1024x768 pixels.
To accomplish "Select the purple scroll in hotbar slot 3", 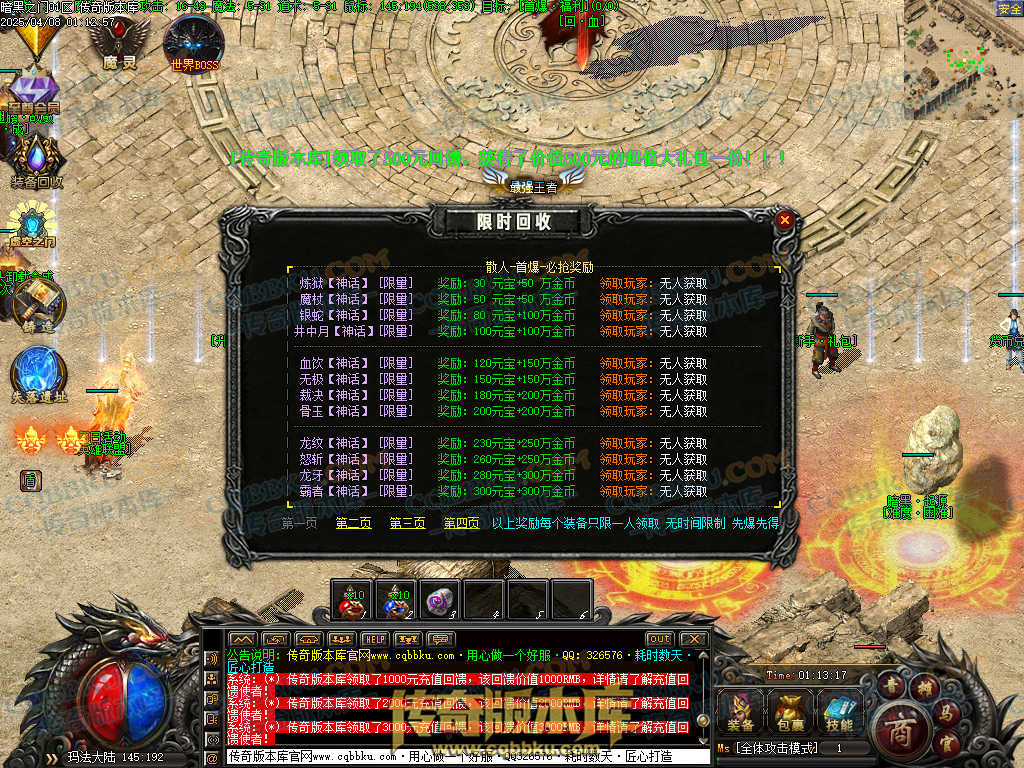I will [x=439, y=600].
